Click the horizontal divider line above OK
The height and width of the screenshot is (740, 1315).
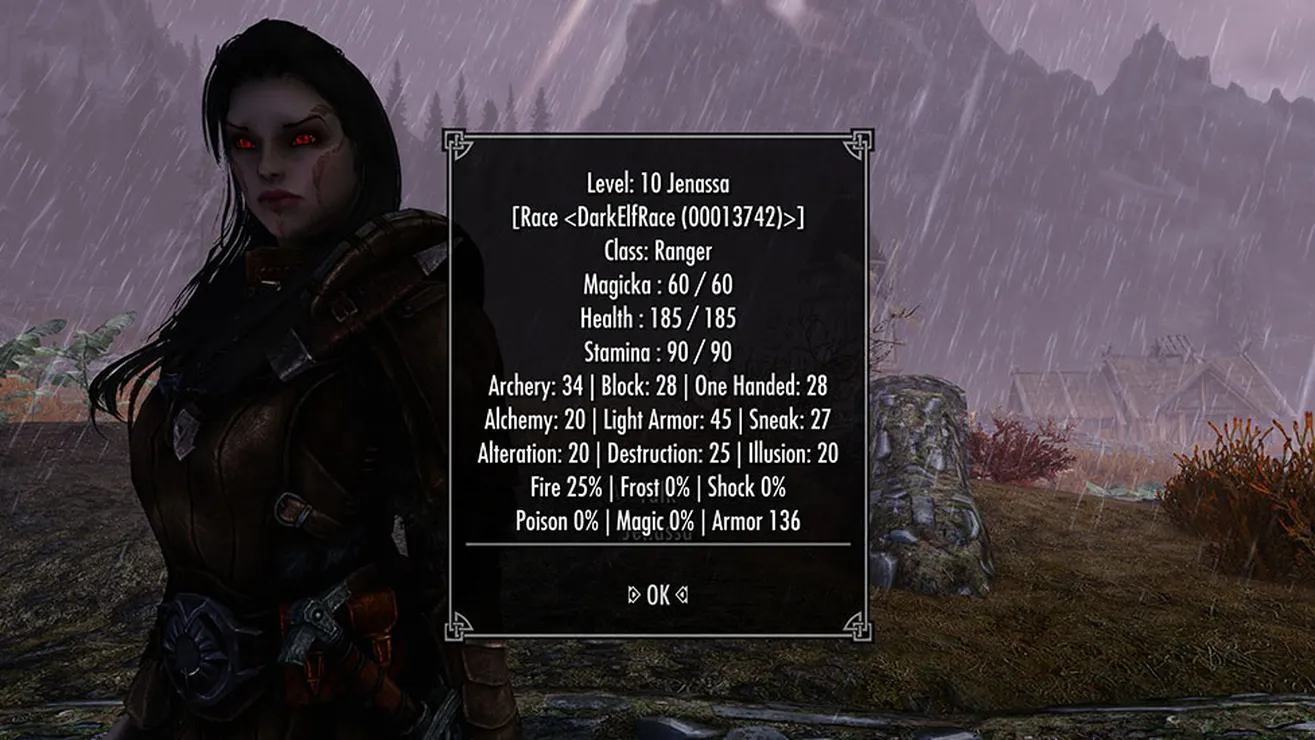click(x=657, y=545)
